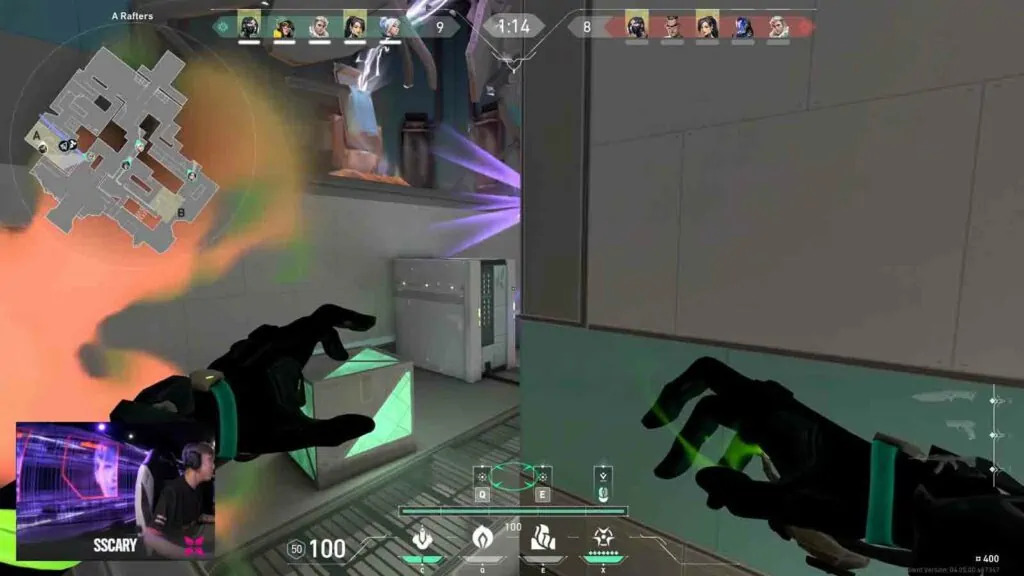1024x576 pixels.
Task: Select the blue hooded Omen portrait
Action: coord(742,27)
